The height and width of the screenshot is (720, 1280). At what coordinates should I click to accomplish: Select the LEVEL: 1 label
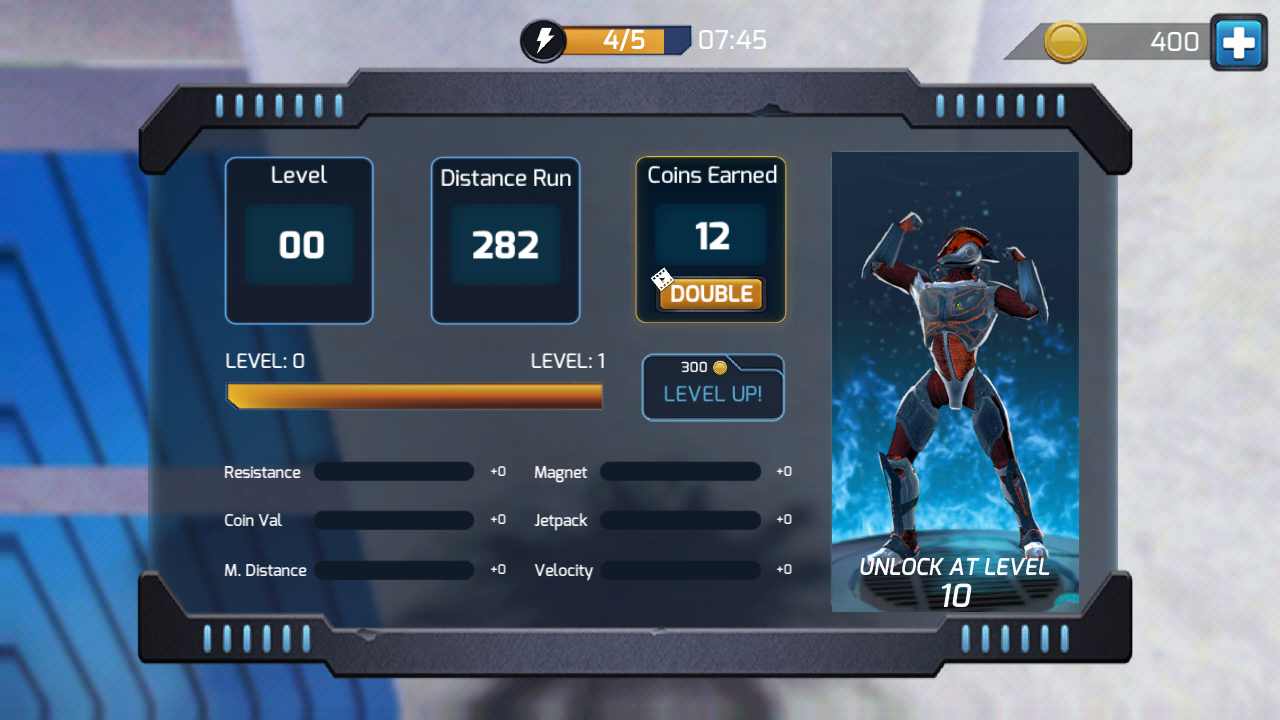coord(567,361)
